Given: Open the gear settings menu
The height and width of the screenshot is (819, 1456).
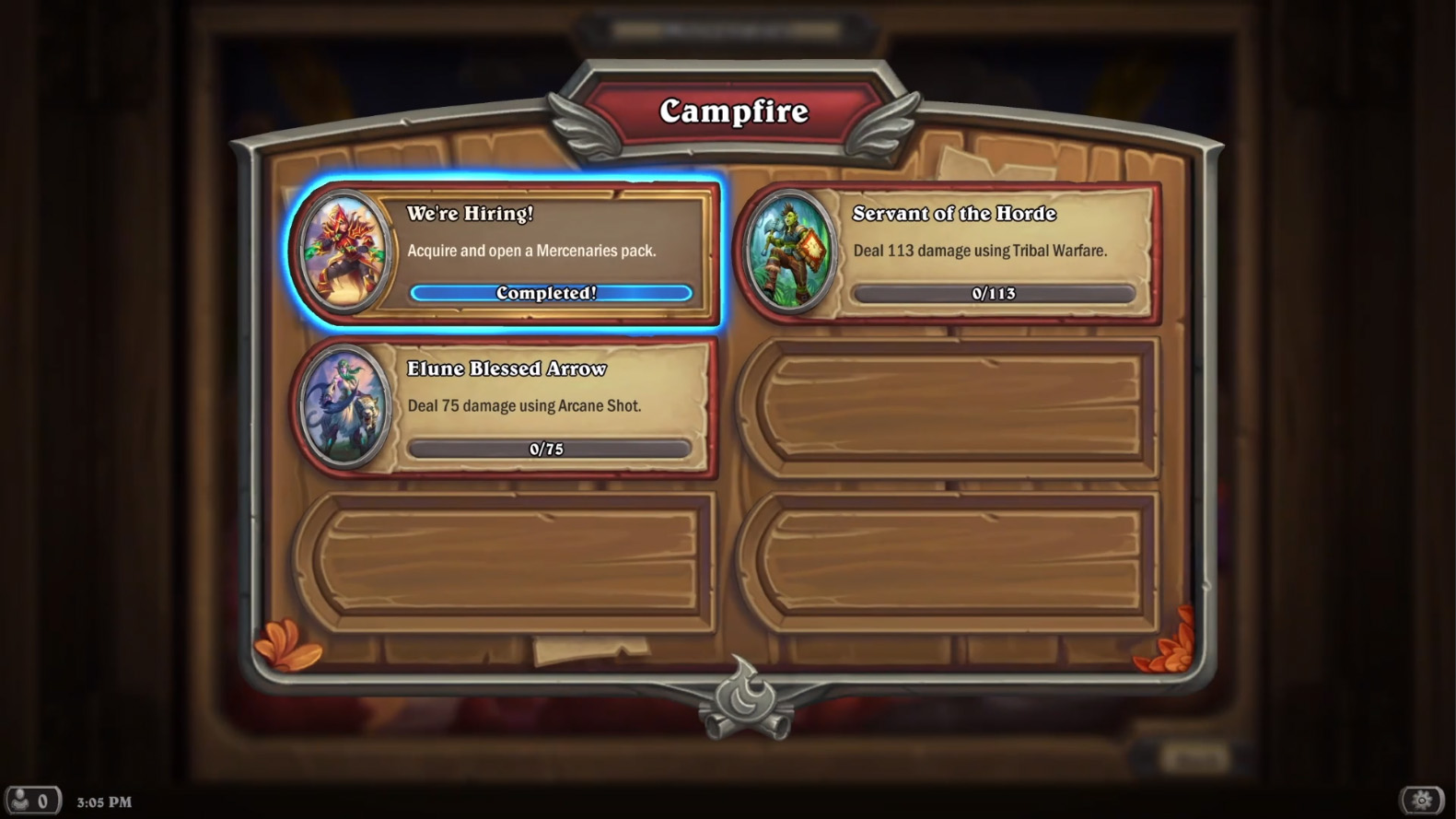Looking at the screenshot, I should coord(1421,800).
